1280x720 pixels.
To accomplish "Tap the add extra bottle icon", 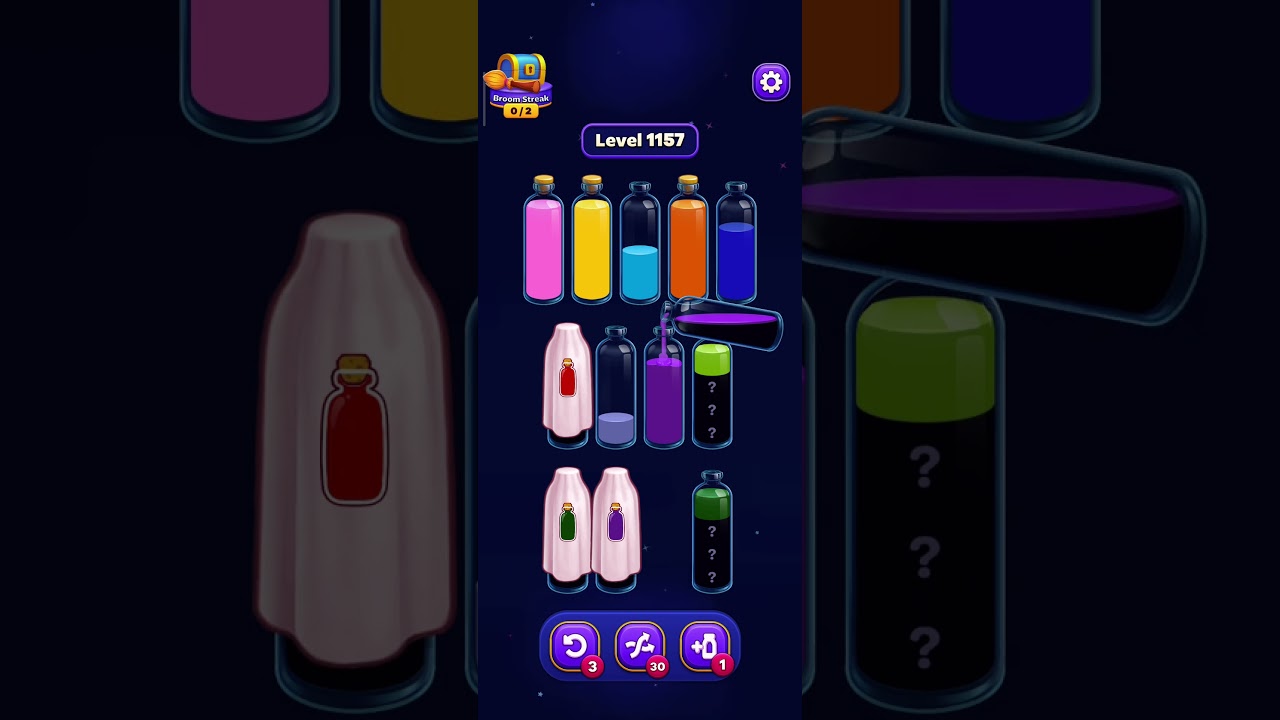I will point(704,645).
